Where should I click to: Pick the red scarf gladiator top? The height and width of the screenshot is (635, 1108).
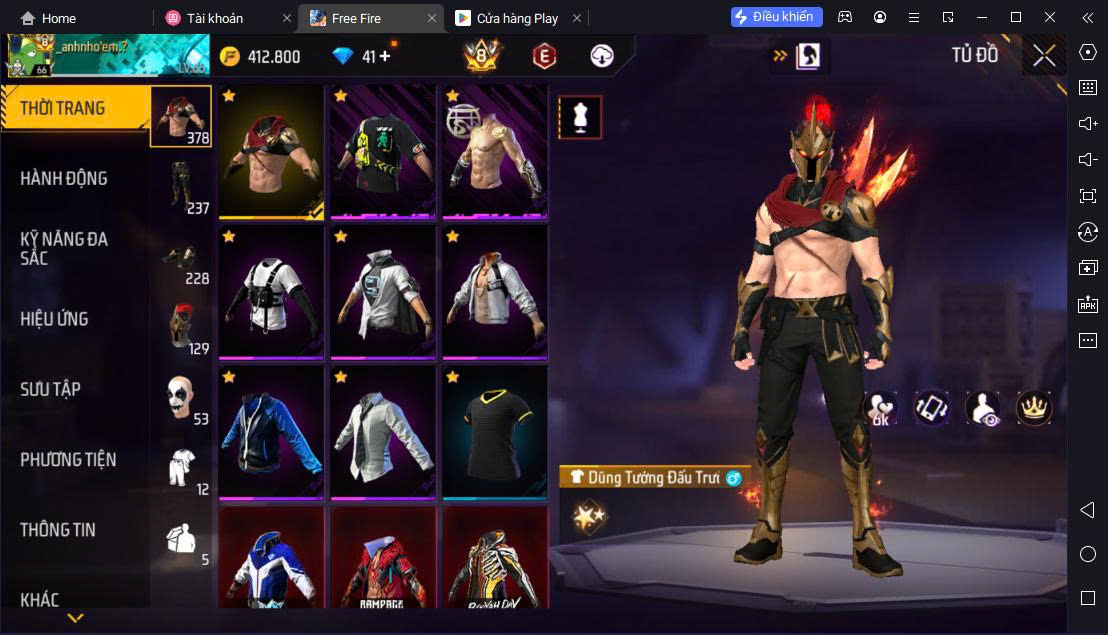click(x=271, y=150)
